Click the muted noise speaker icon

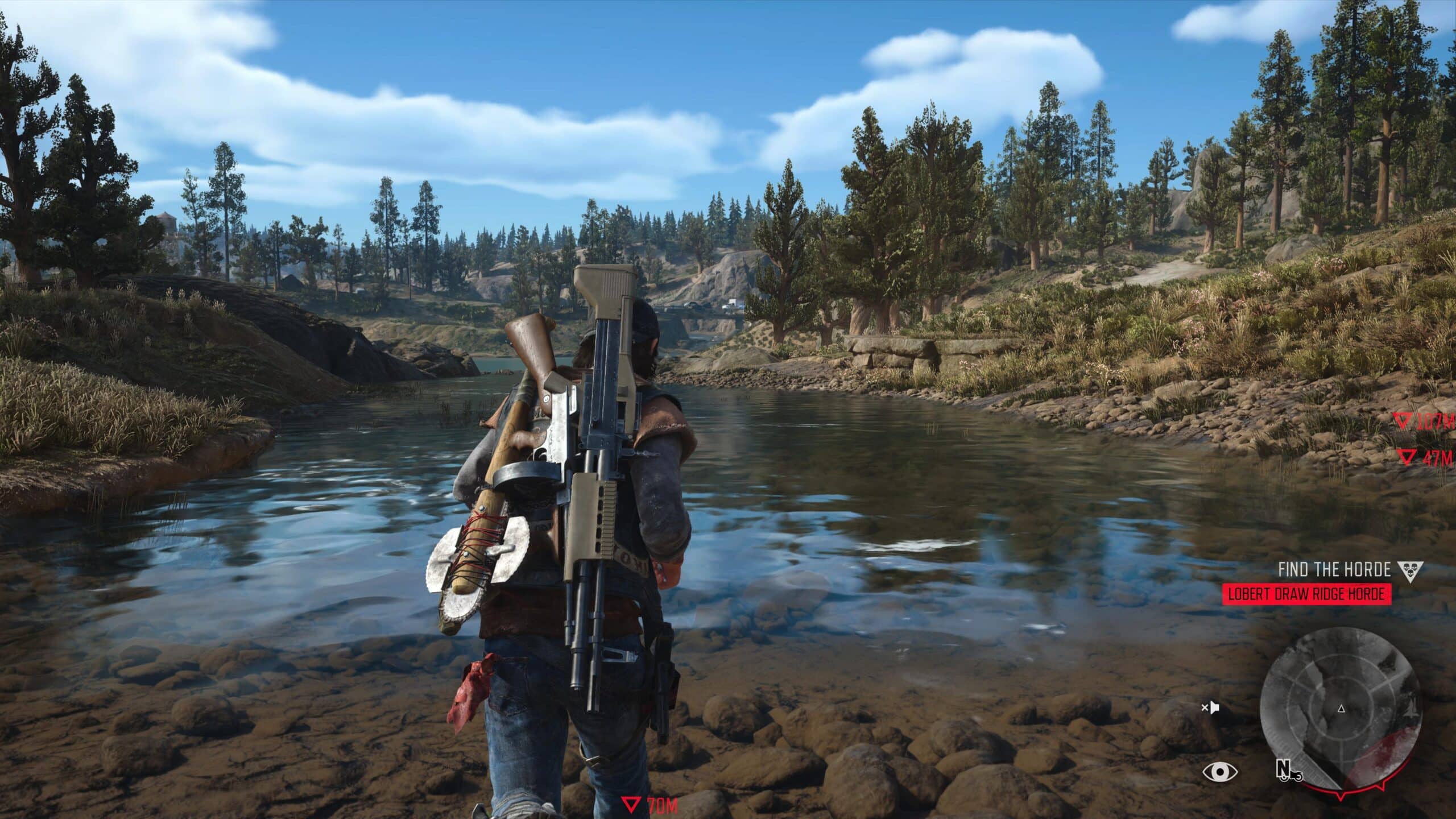pyautogui.click(x=1210, y=708)
